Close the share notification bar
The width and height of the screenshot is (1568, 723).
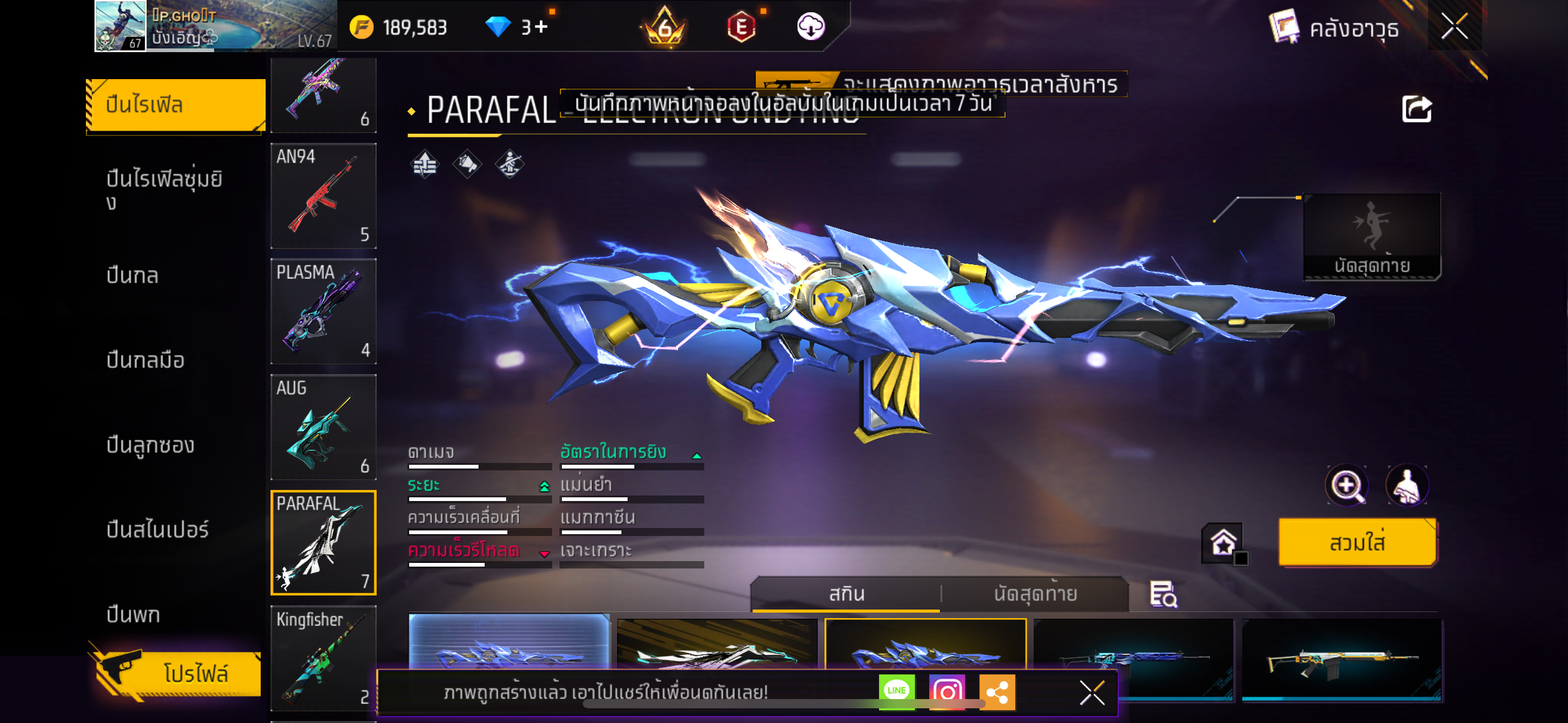click(1092, 693)
